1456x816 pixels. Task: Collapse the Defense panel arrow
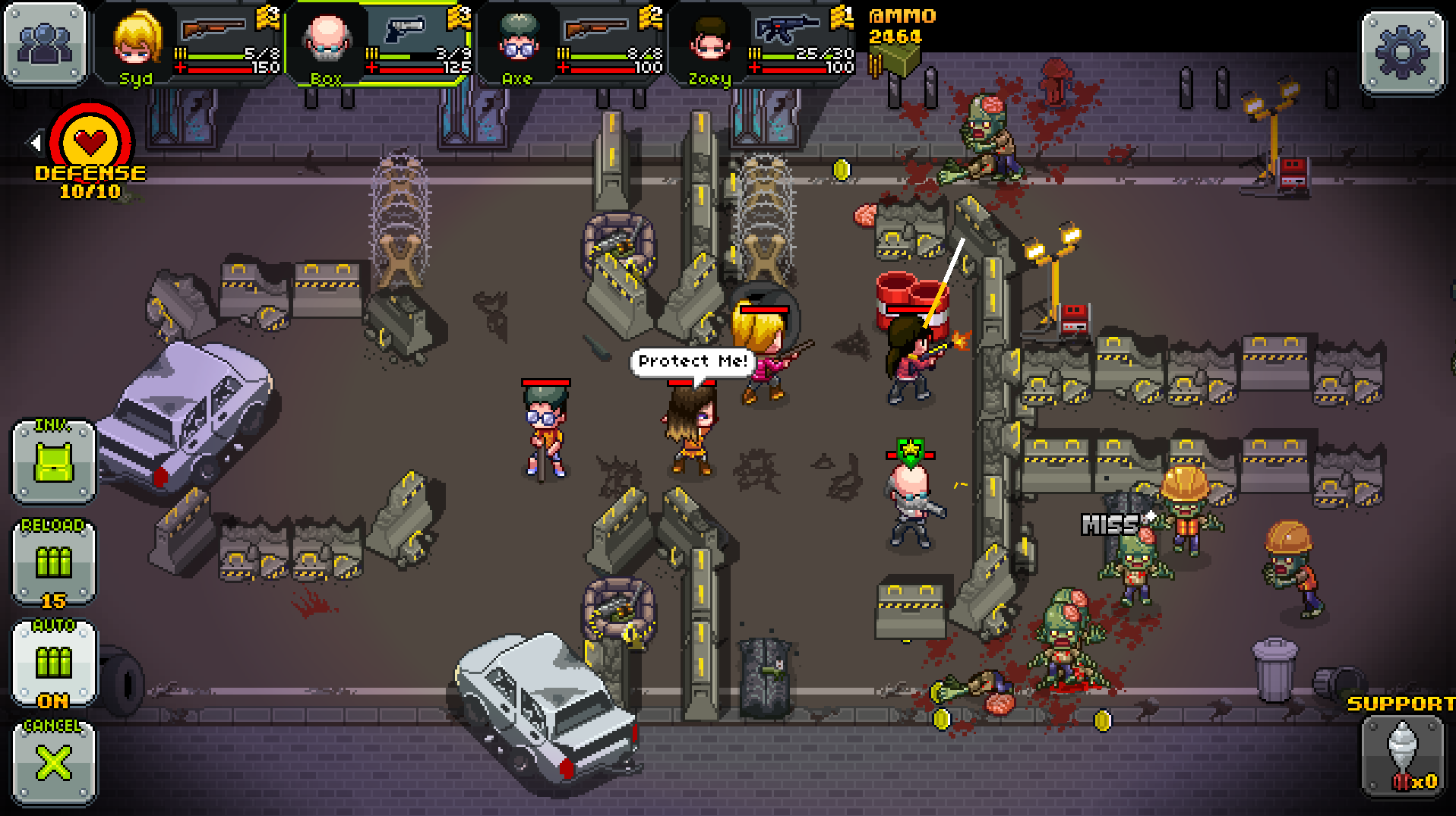(x=34, y=142)
